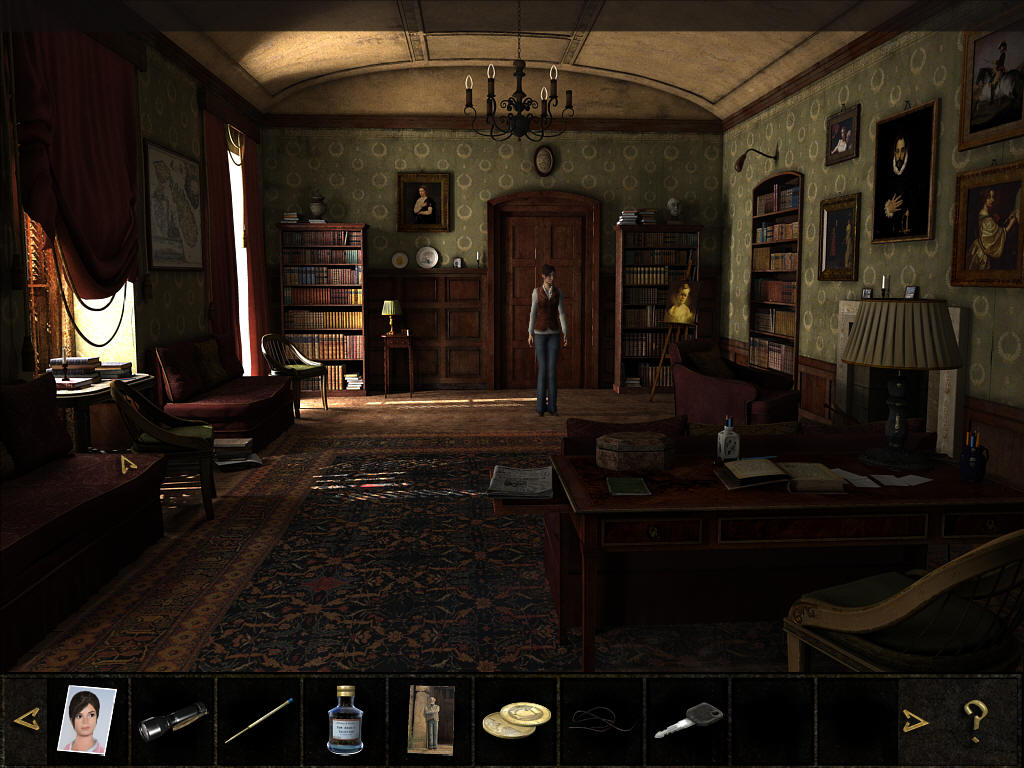Select the black string inventory item
This screenshot has width=1024, height=768.
coord(601,720)
